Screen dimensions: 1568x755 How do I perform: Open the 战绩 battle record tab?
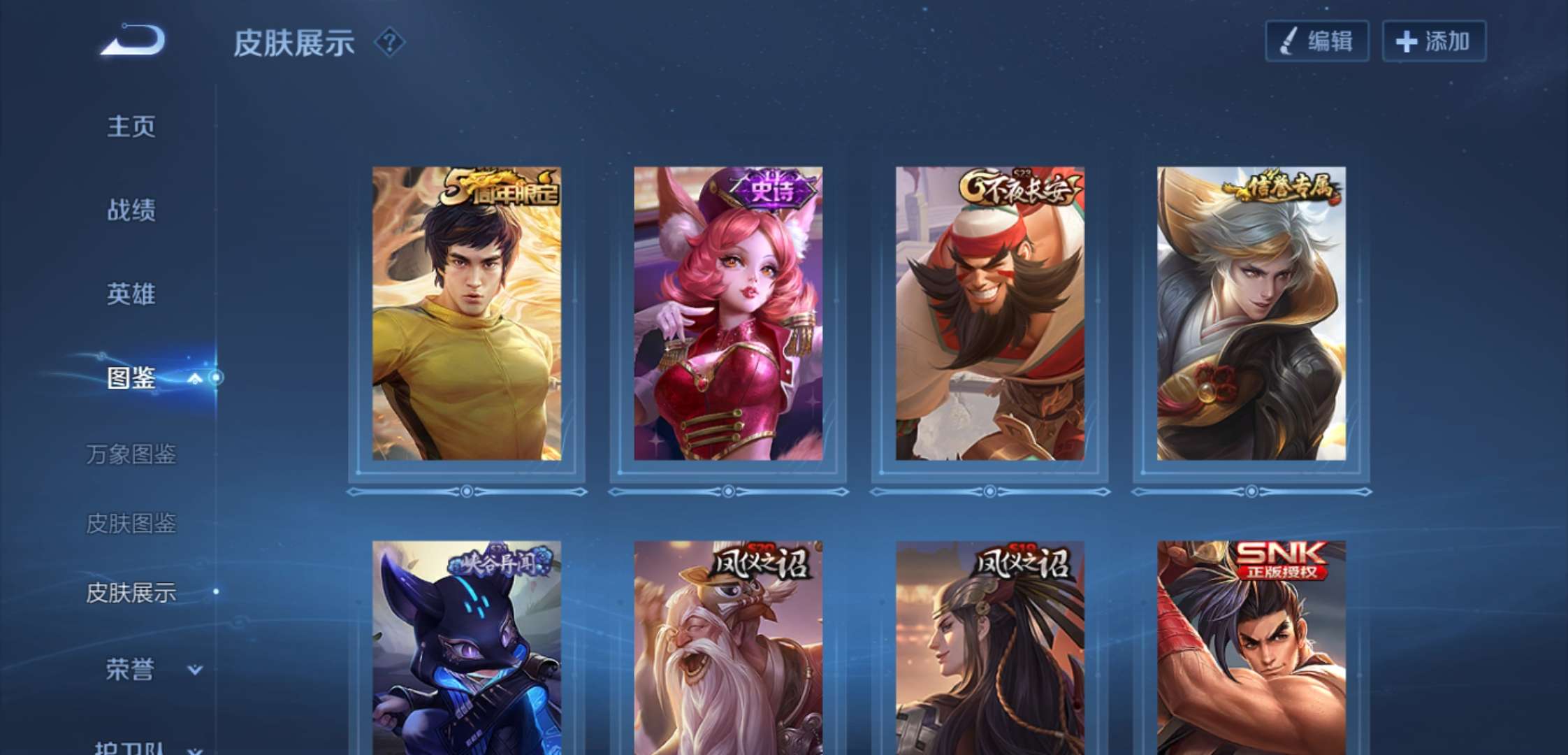click(131, 210)
